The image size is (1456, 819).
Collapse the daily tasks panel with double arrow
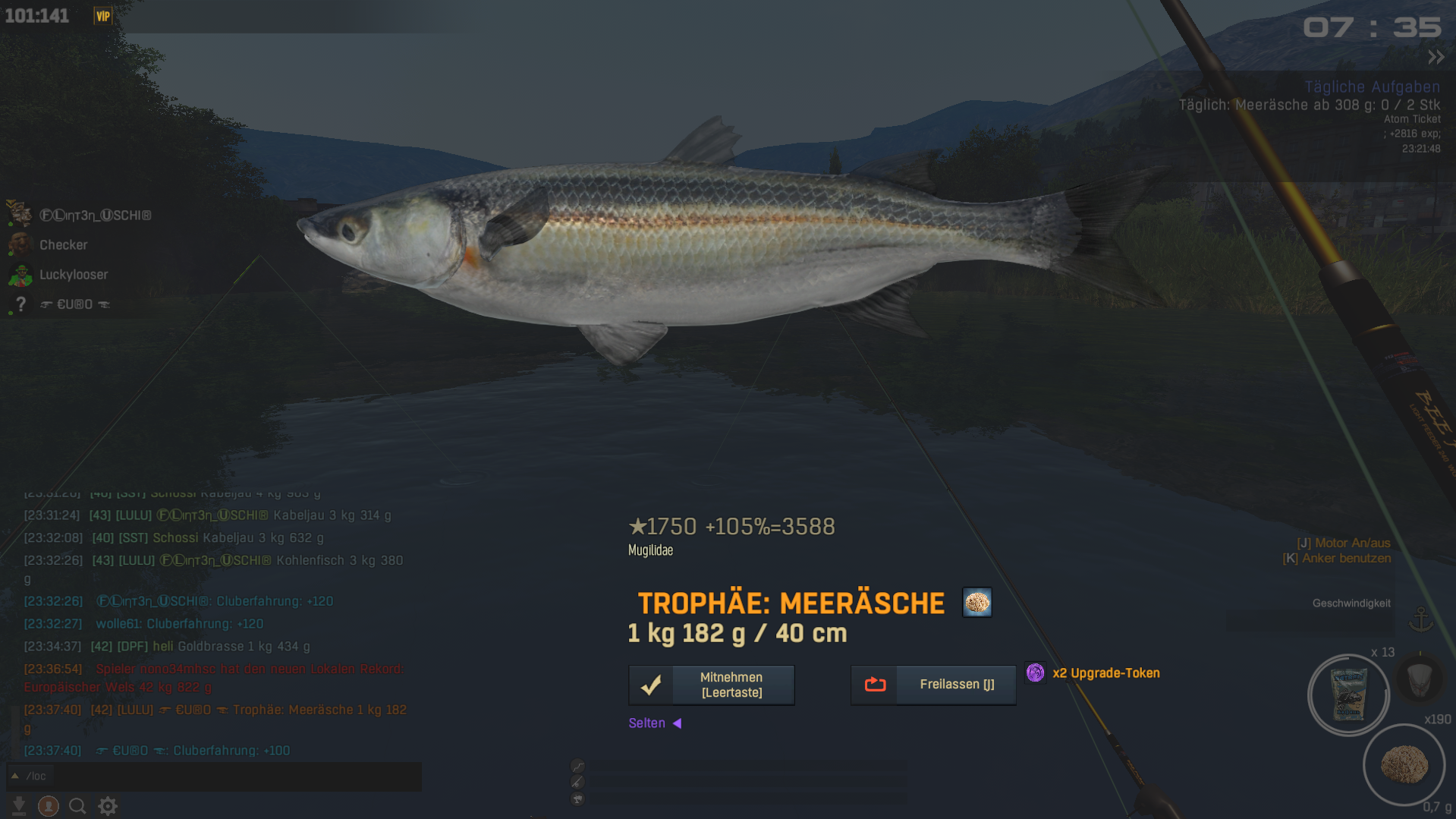point(1436,58)
